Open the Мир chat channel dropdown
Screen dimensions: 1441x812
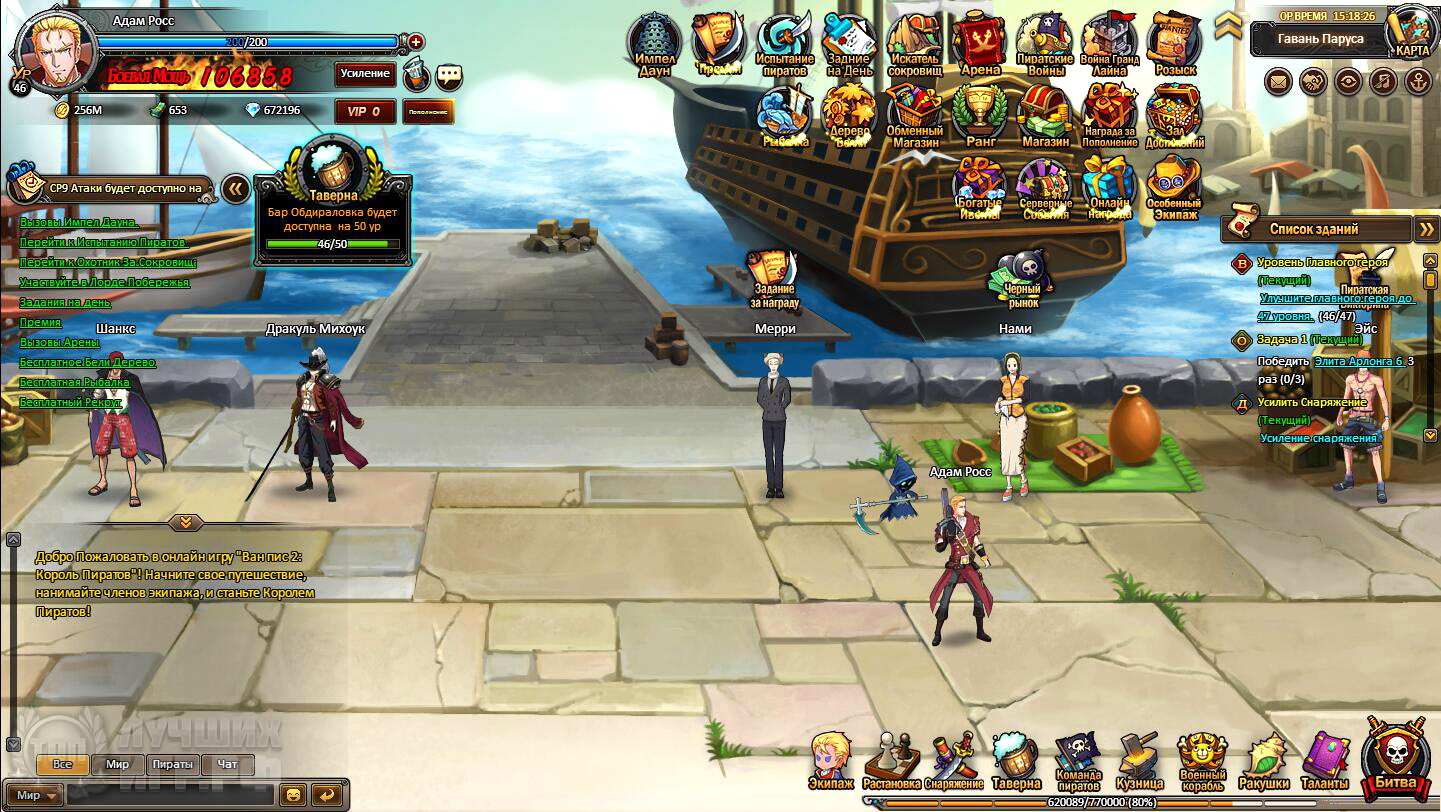(x=38, y=795)
